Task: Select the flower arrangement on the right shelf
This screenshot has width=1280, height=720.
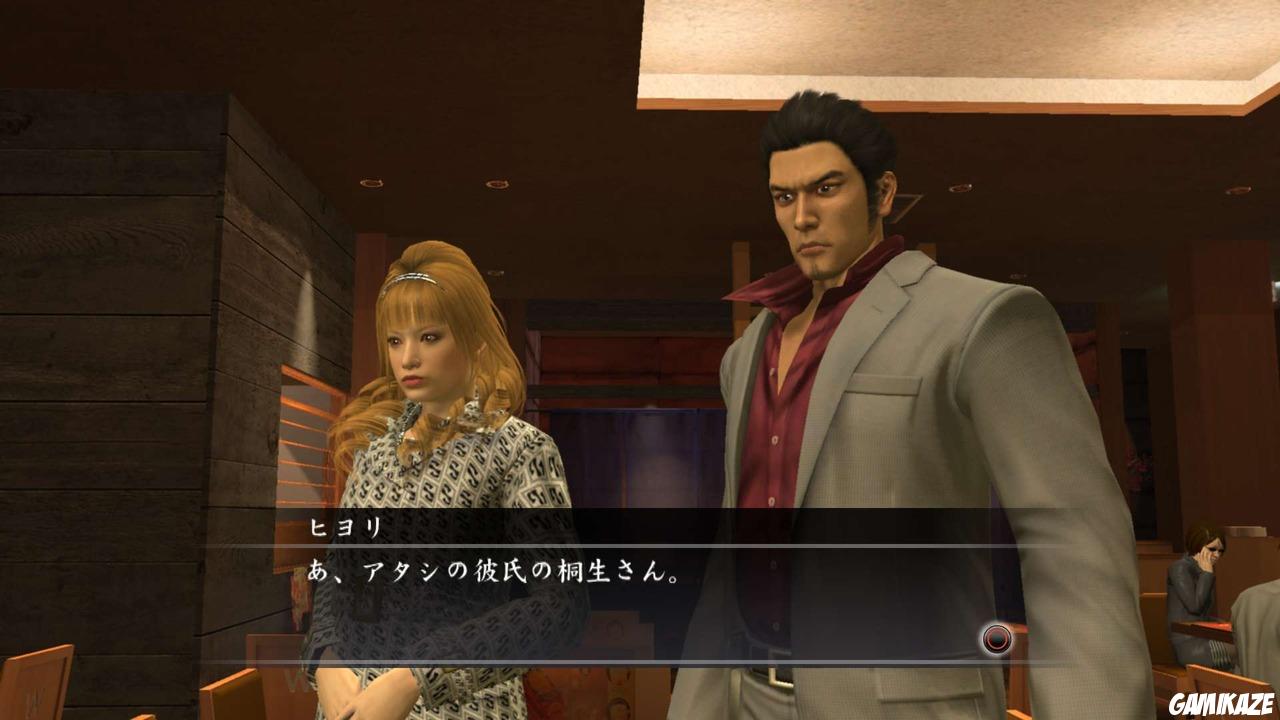Action: click(x=1140, y=465)
